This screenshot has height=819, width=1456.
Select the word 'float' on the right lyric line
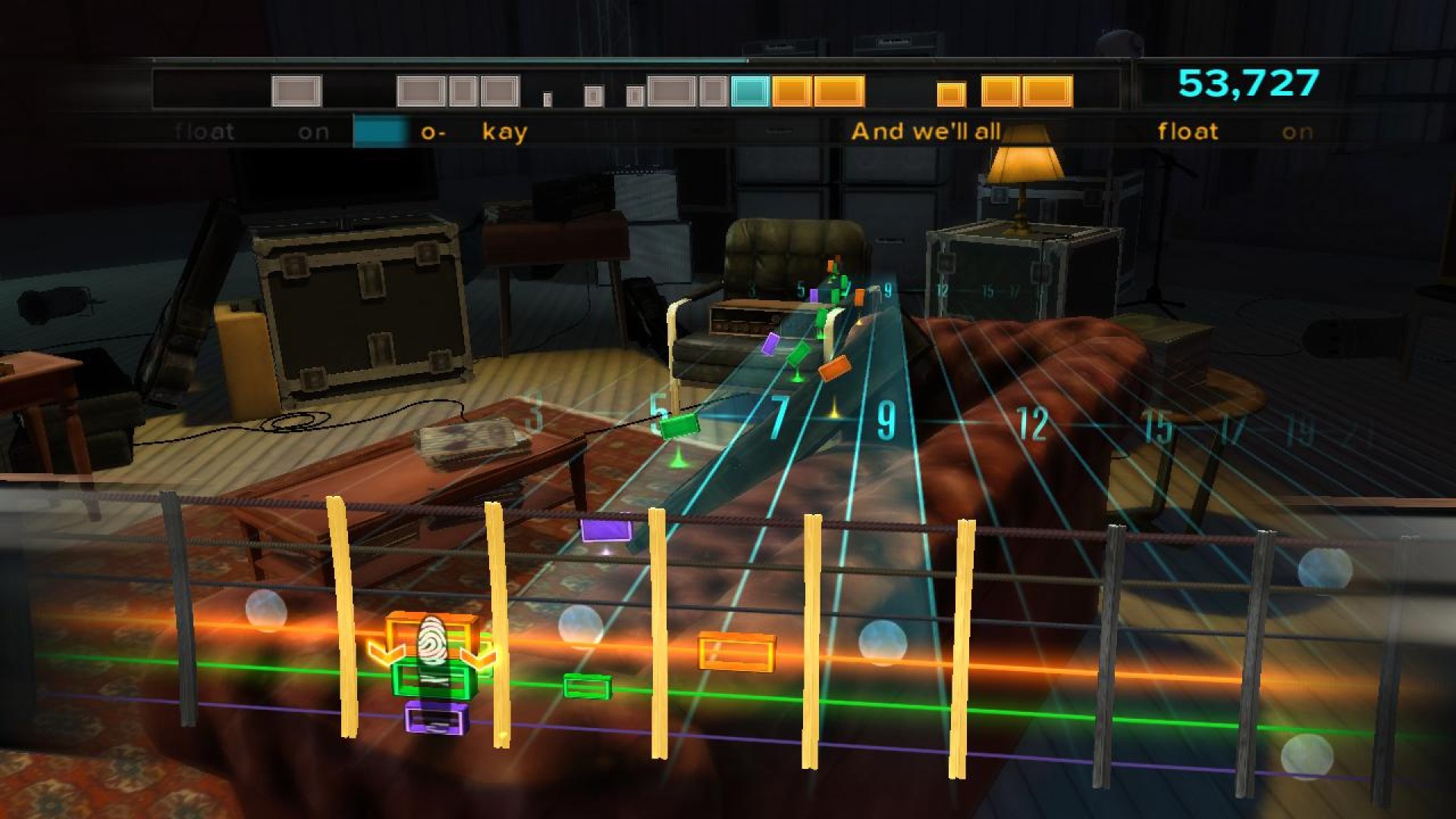click(x=1187, y=130)
